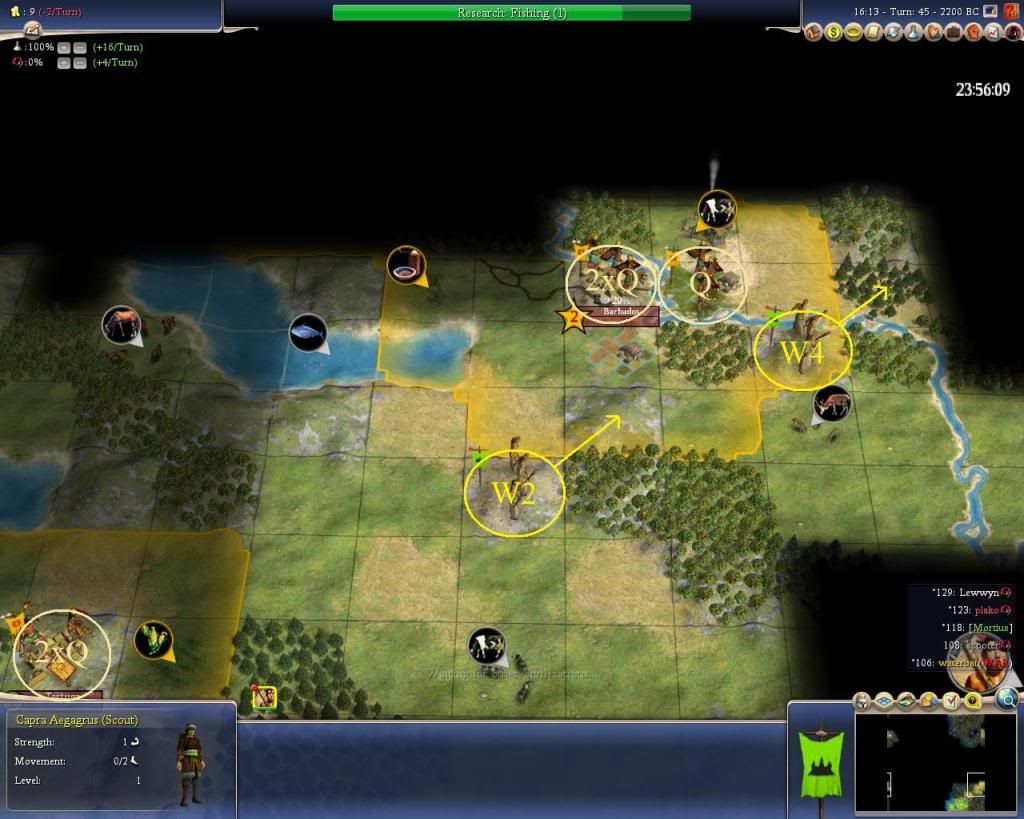Increase the espionage rate with plus button
This screenshot has height=819, width=1024.
[63, 63]
